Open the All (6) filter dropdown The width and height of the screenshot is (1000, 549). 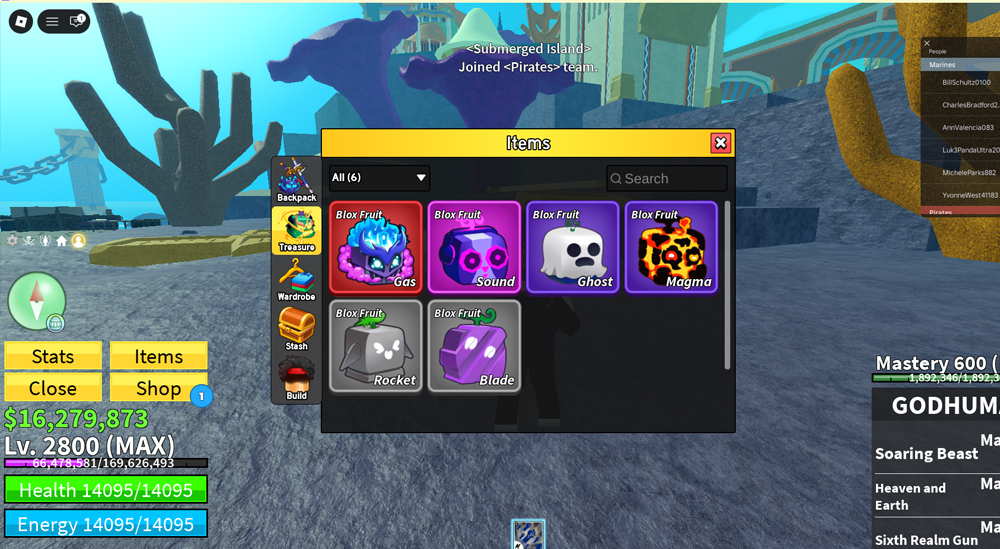[x=379, y=178]
